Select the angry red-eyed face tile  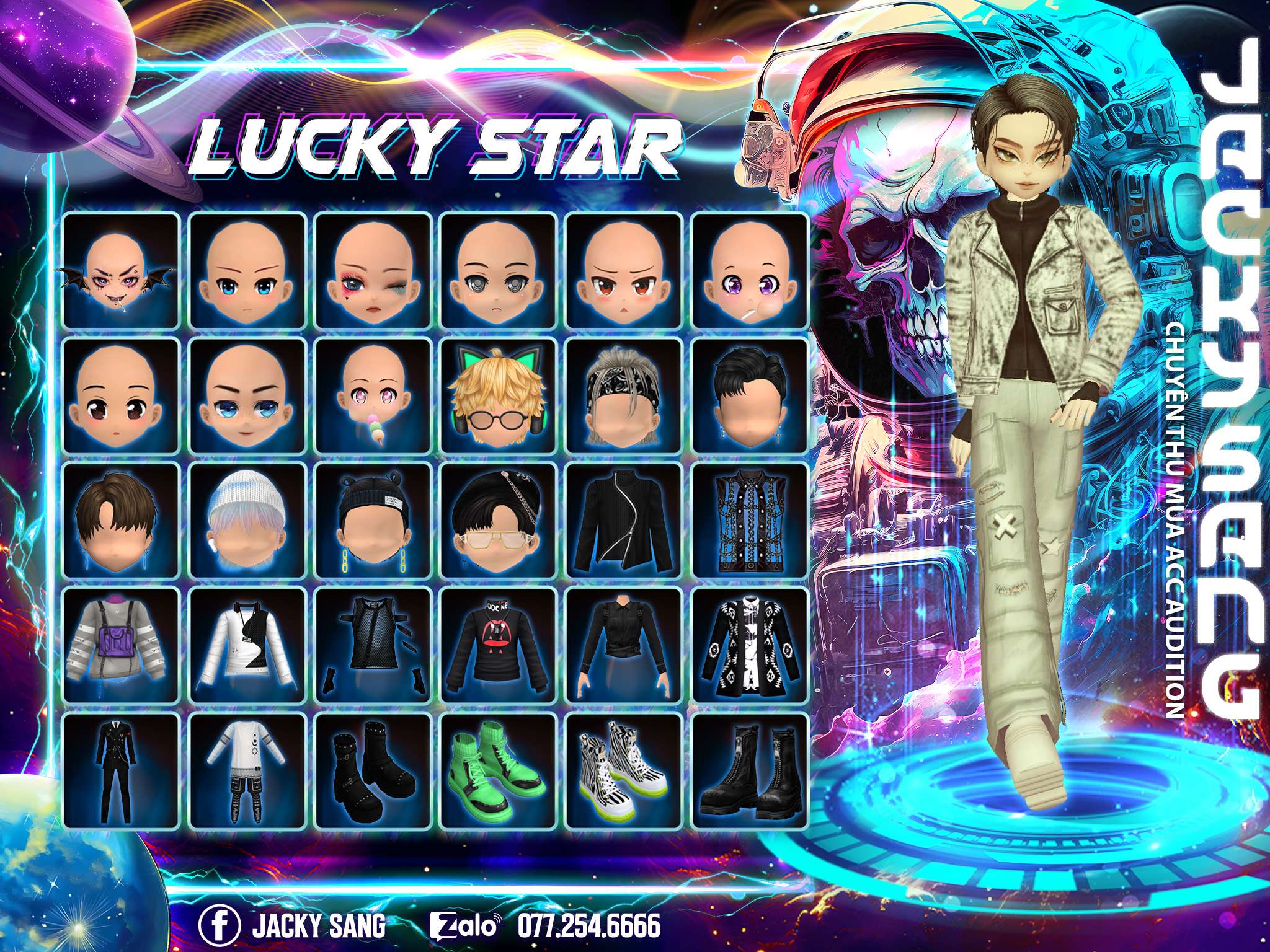[623, 271]
